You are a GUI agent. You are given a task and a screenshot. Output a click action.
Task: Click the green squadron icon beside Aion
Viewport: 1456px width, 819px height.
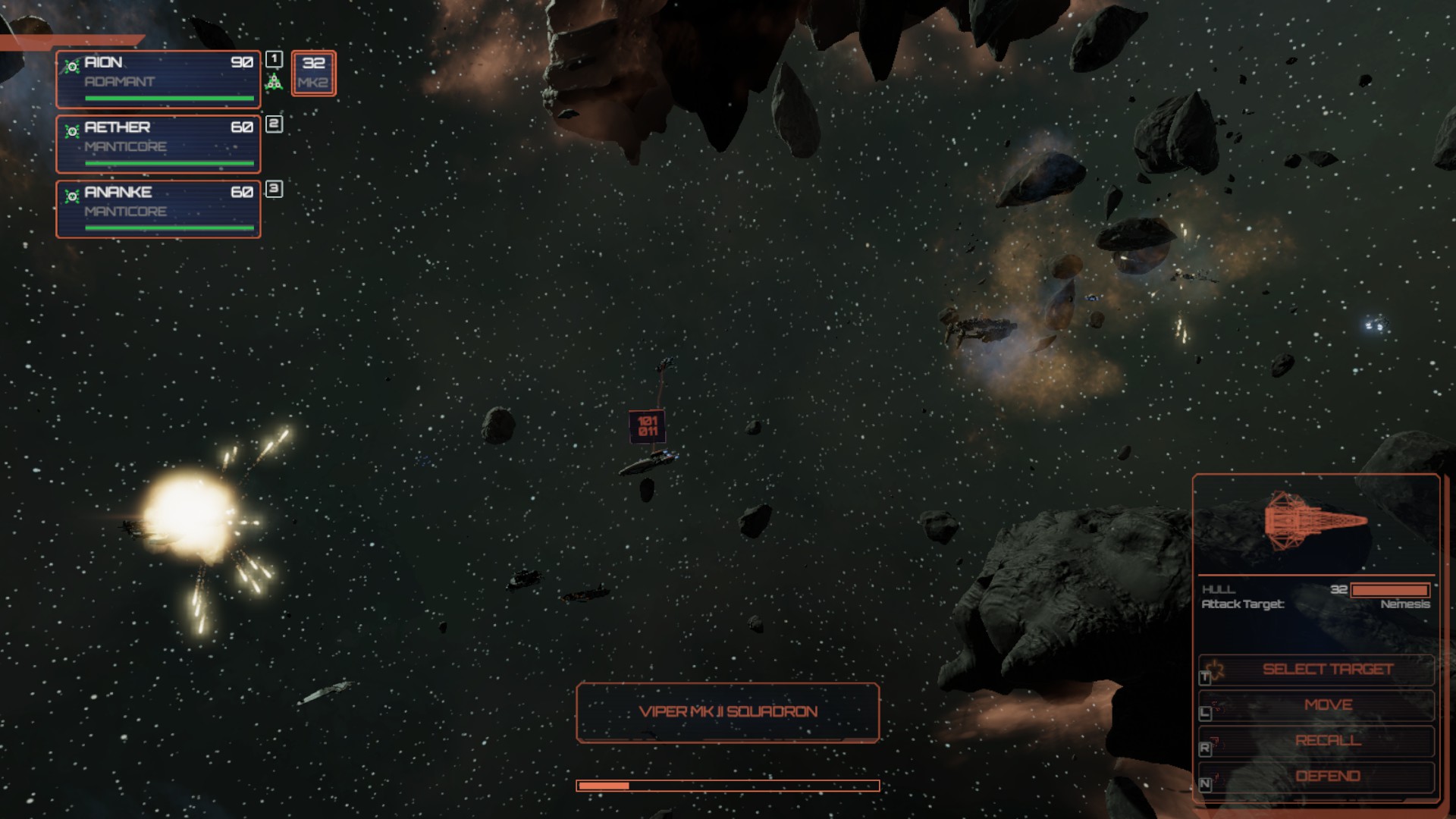click(274, 82)
